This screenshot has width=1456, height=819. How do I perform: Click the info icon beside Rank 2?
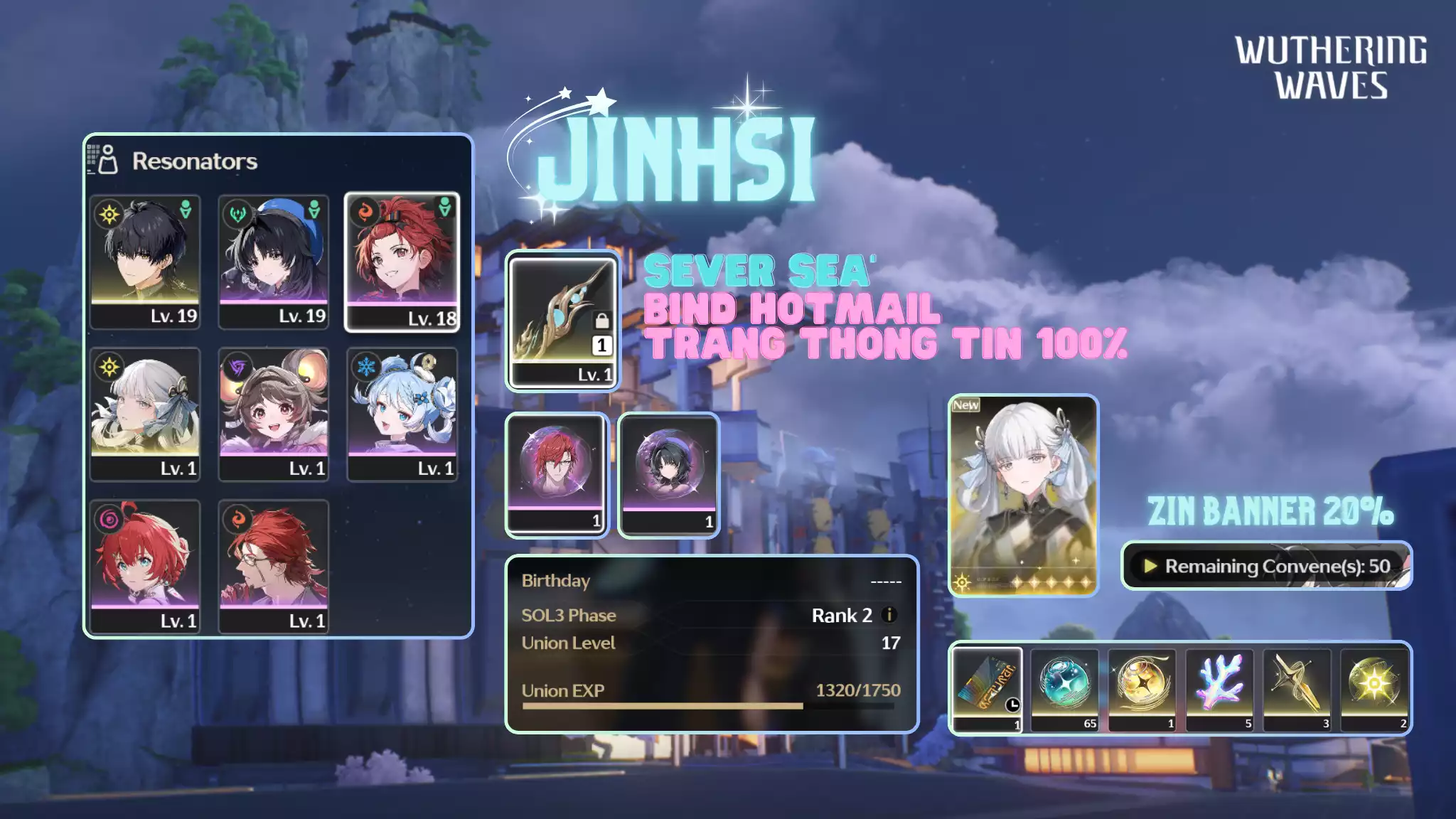click(x=889, y=615)
